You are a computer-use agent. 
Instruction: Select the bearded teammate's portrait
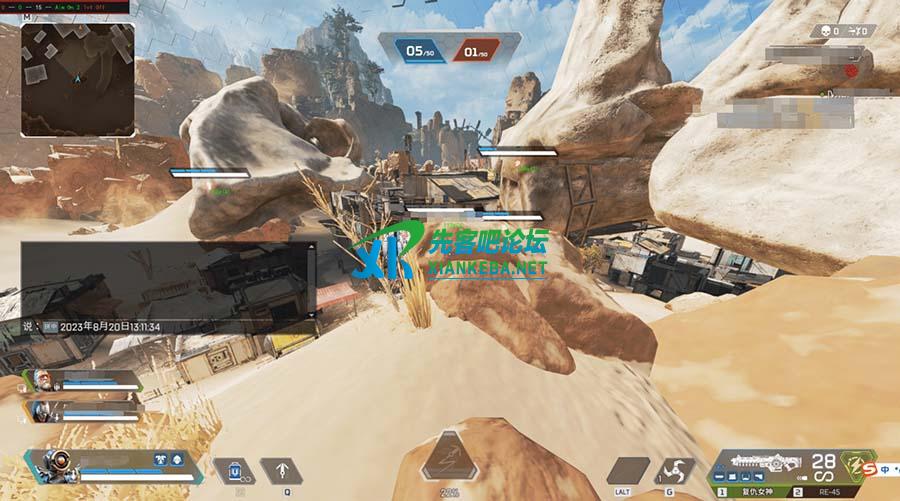42,381
